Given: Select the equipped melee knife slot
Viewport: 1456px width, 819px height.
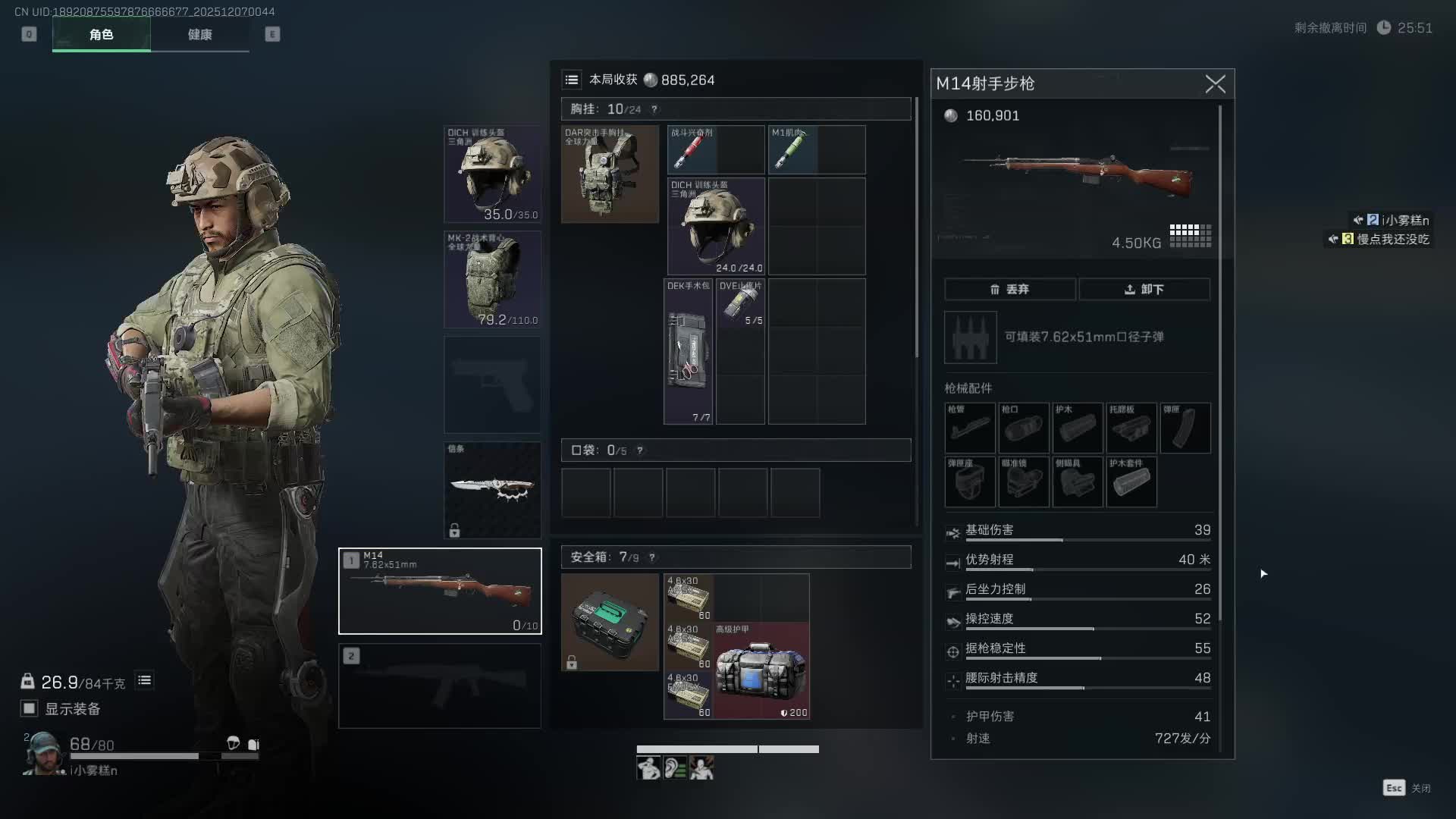Looking at the screenshot, I should click(x=492, y=490).
